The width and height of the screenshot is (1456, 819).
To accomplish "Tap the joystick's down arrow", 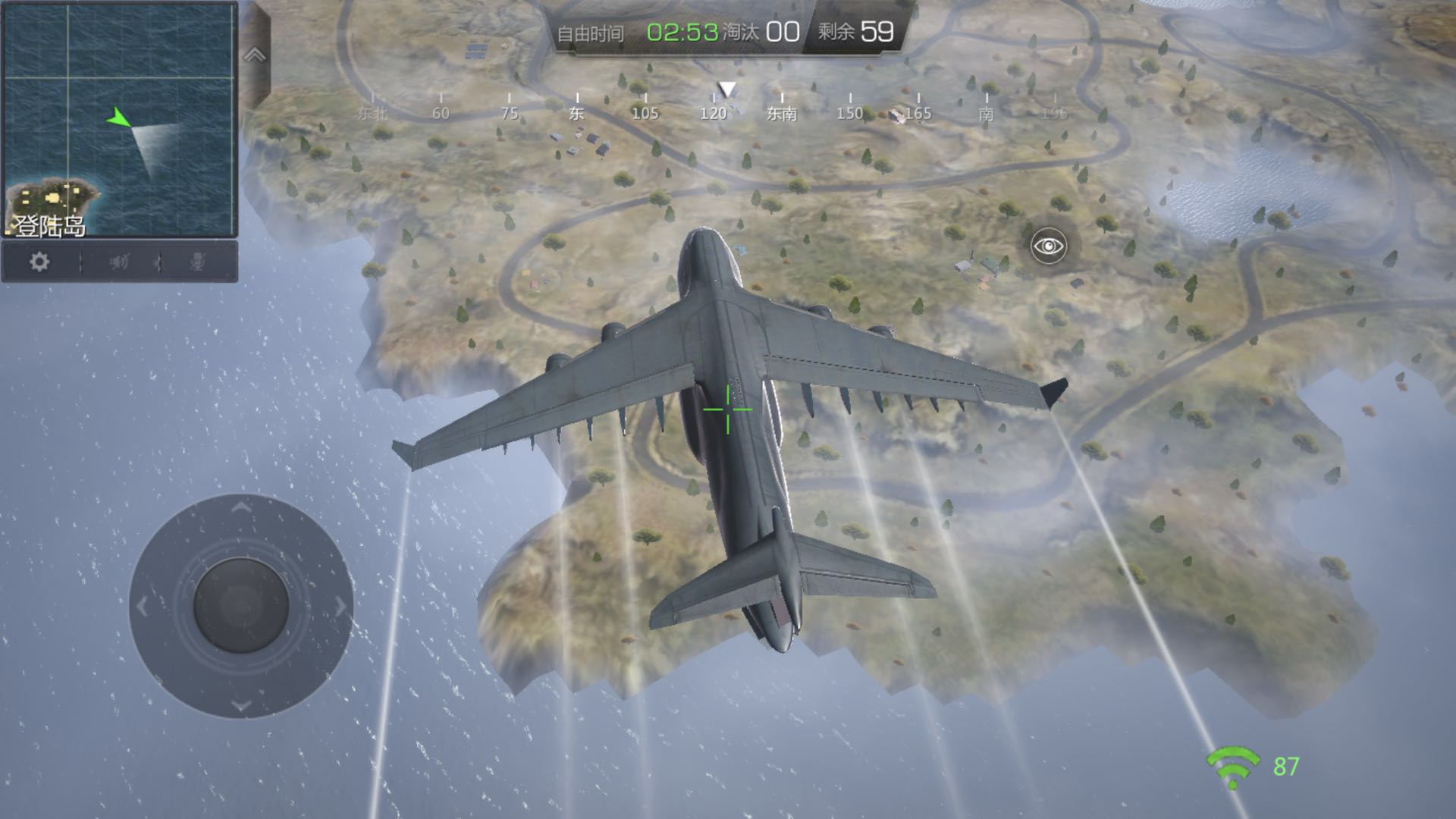I will (x=241, y=706).
